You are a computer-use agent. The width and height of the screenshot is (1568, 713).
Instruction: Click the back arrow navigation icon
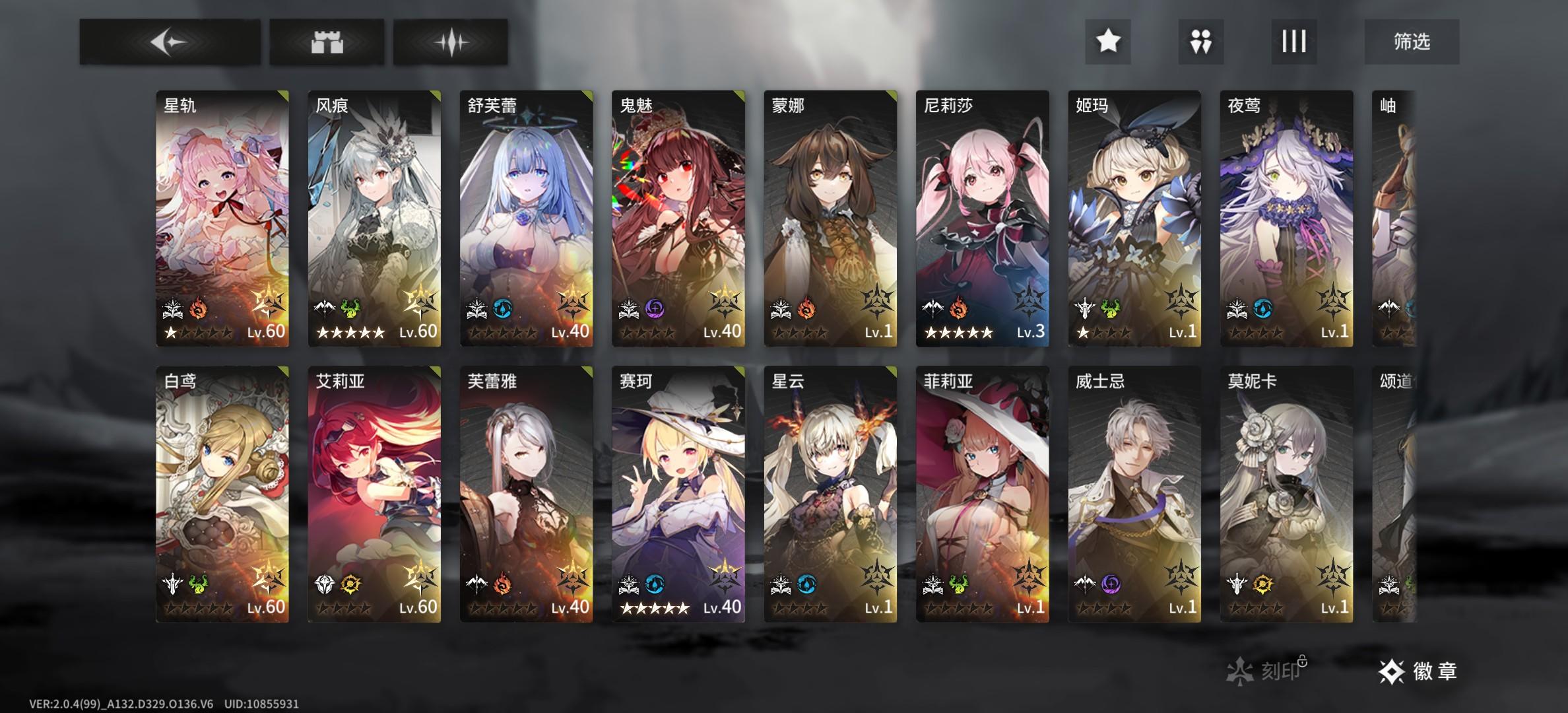click(x=169, y=42)
